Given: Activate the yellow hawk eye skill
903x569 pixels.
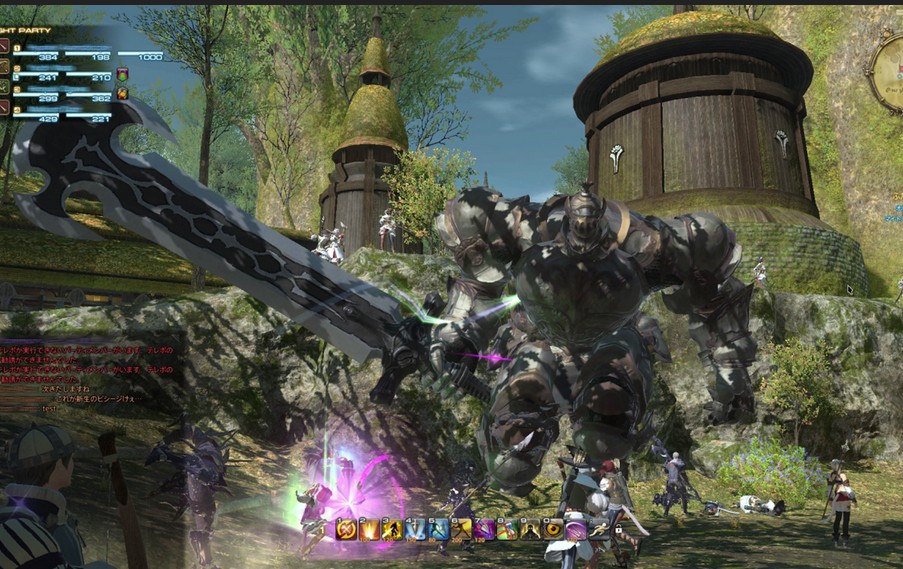Looking at the screenshot, I should 553,529.
